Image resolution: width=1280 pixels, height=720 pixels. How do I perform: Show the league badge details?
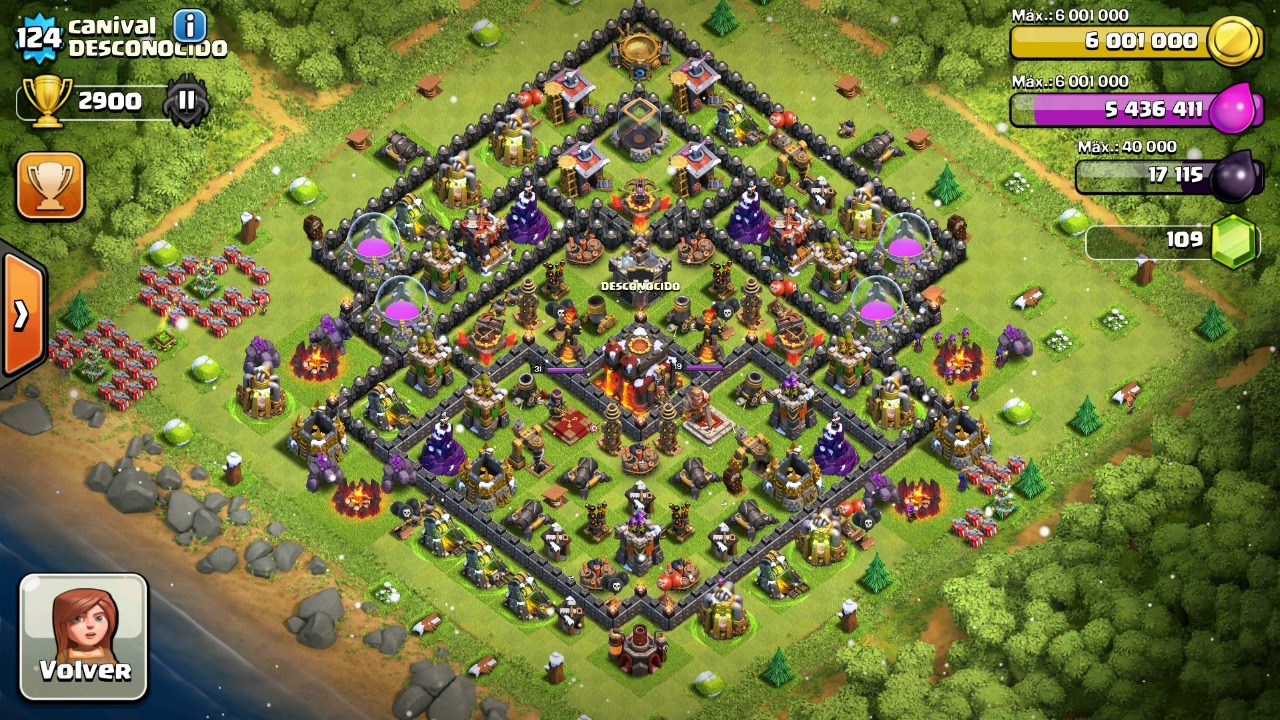pyautogui.click(x=186, y=101)
